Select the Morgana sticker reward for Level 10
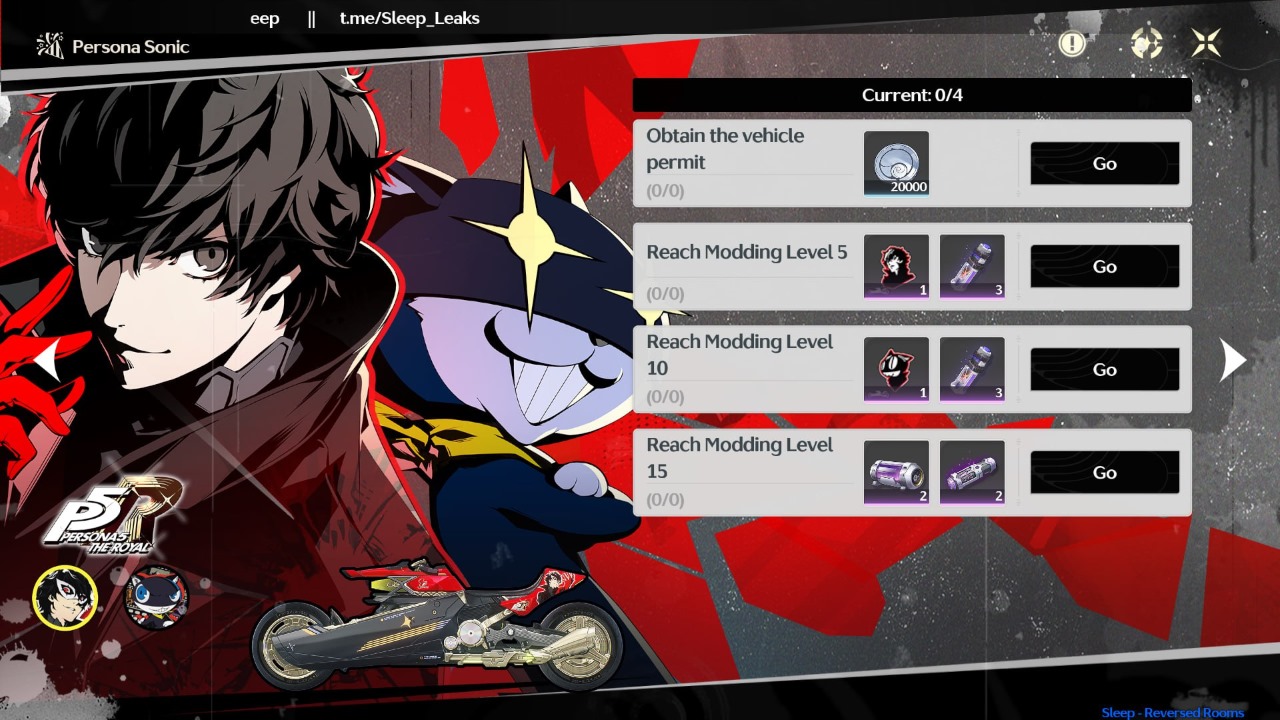Screen dimensions: 1280x720 pyautogui.click(x=896, y=370)
